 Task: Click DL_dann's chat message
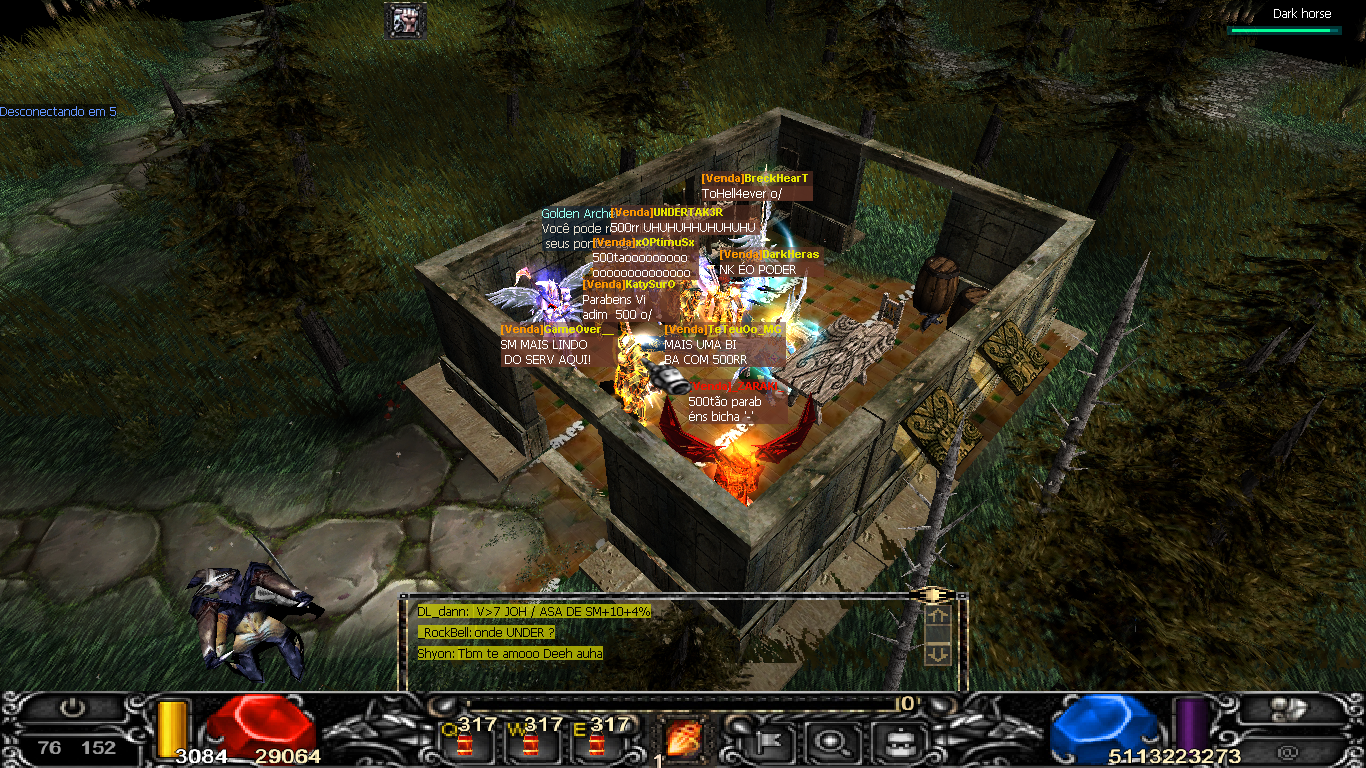(534, 611)
